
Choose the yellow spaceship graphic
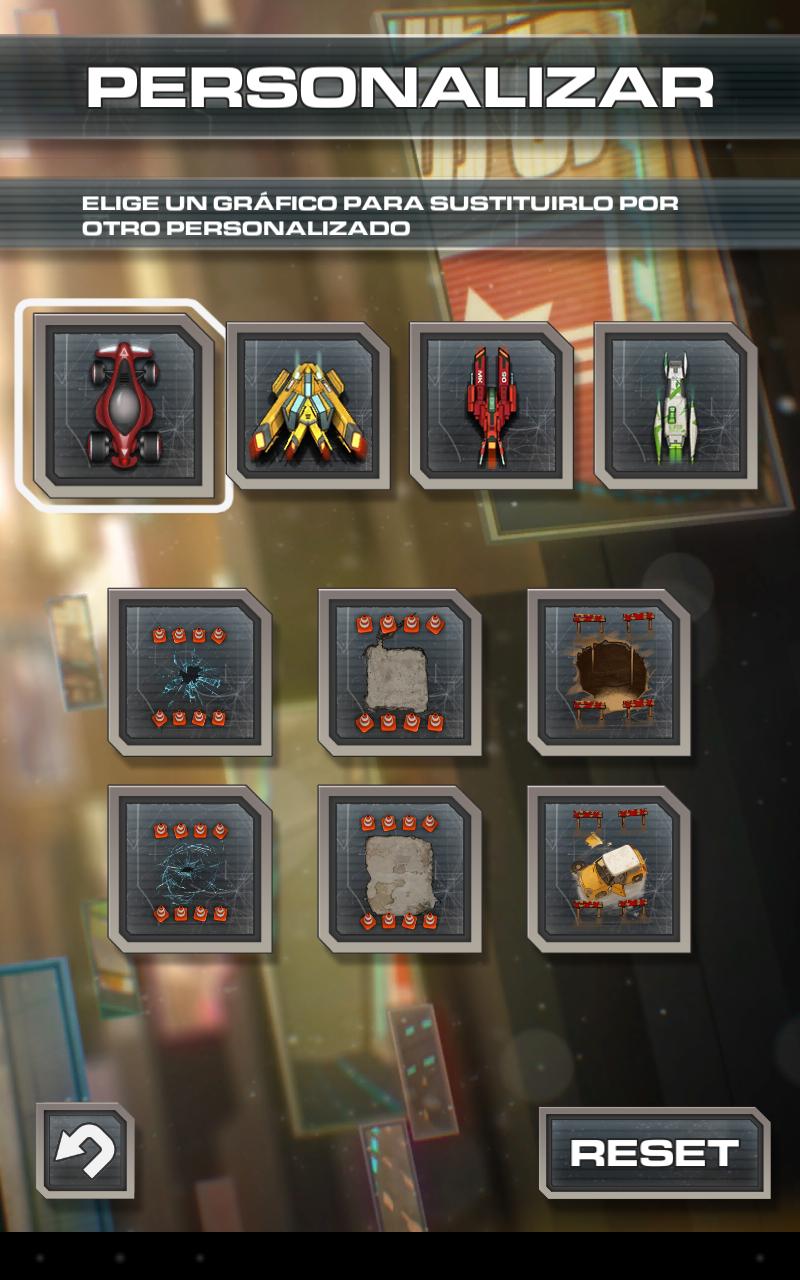[x=308, y=405]
